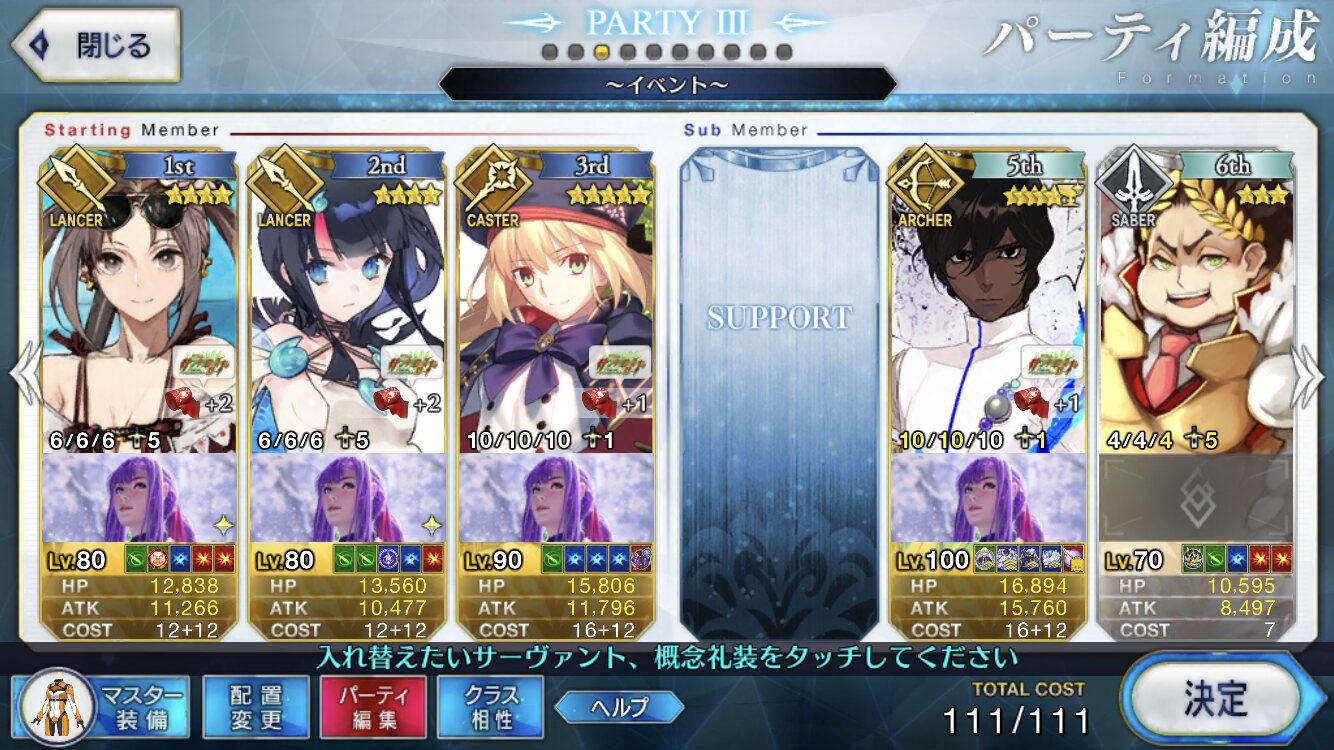Confirm the party with the 決定 button
The width and height of the screenshot is (1334, 750).
coord(1214,697)
